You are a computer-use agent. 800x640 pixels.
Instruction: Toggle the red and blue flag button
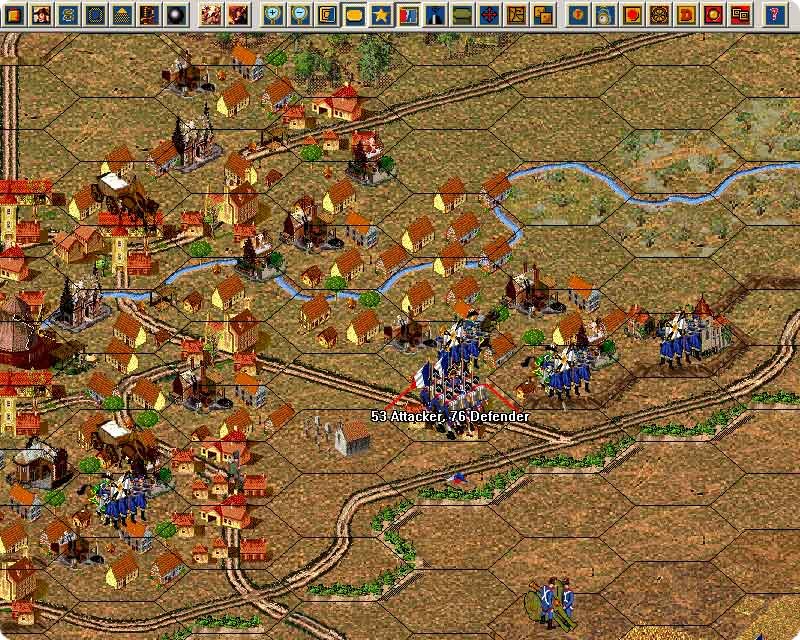tap(408, 14)
